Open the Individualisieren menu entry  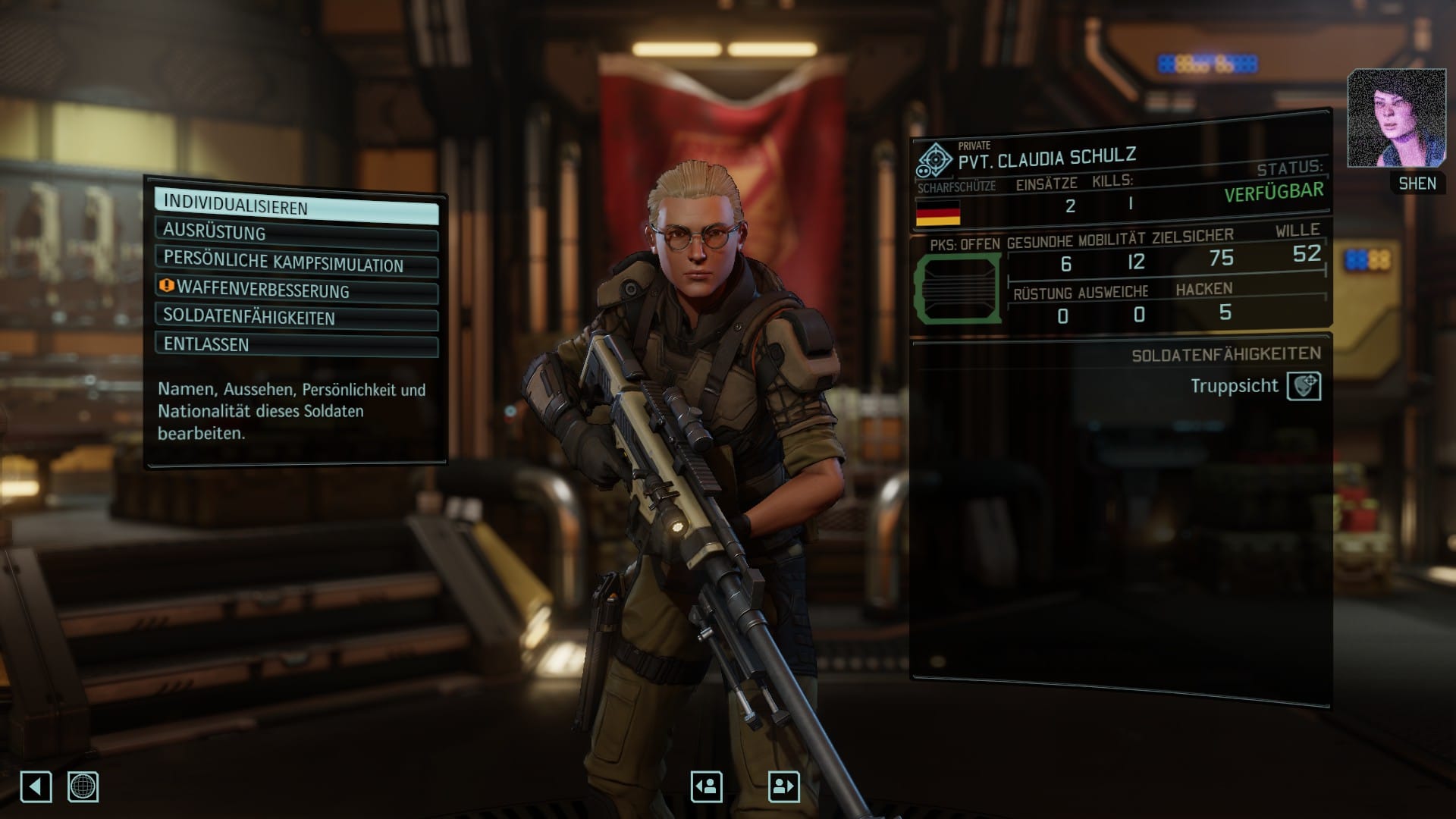coord(296,206)
